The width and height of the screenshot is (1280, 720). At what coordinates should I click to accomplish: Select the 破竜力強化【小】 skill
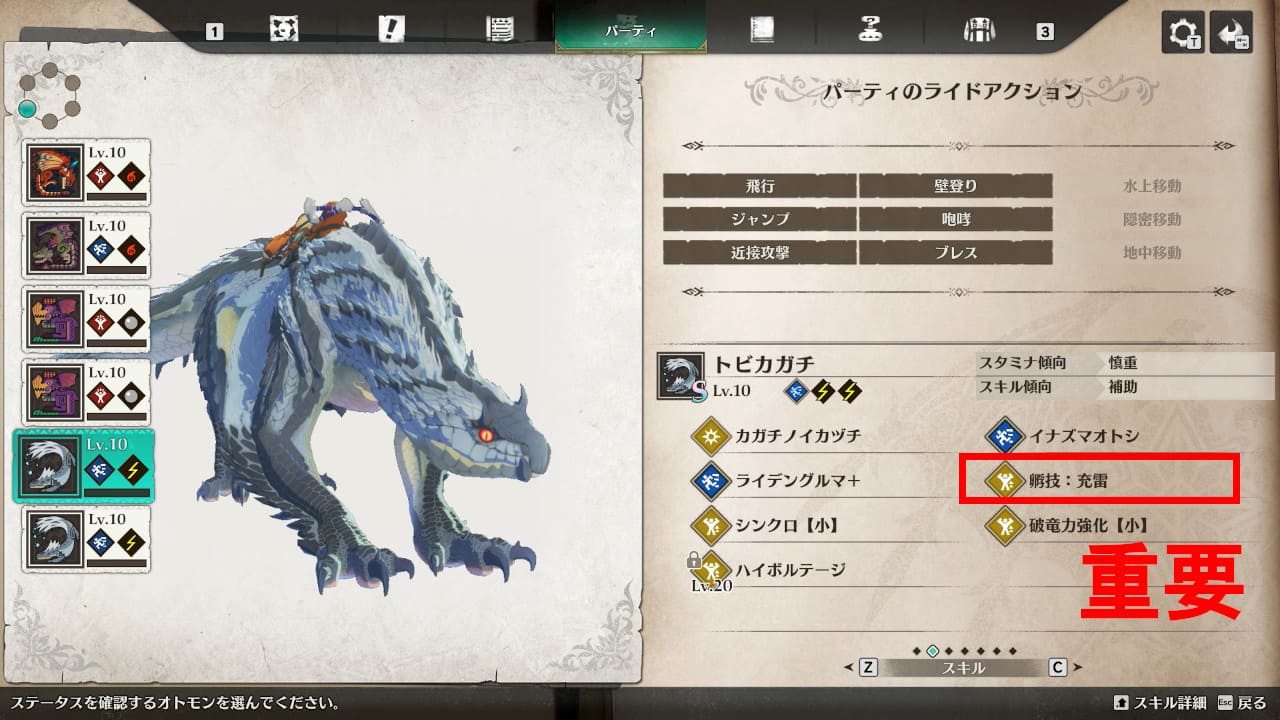tap(1087, 525)
